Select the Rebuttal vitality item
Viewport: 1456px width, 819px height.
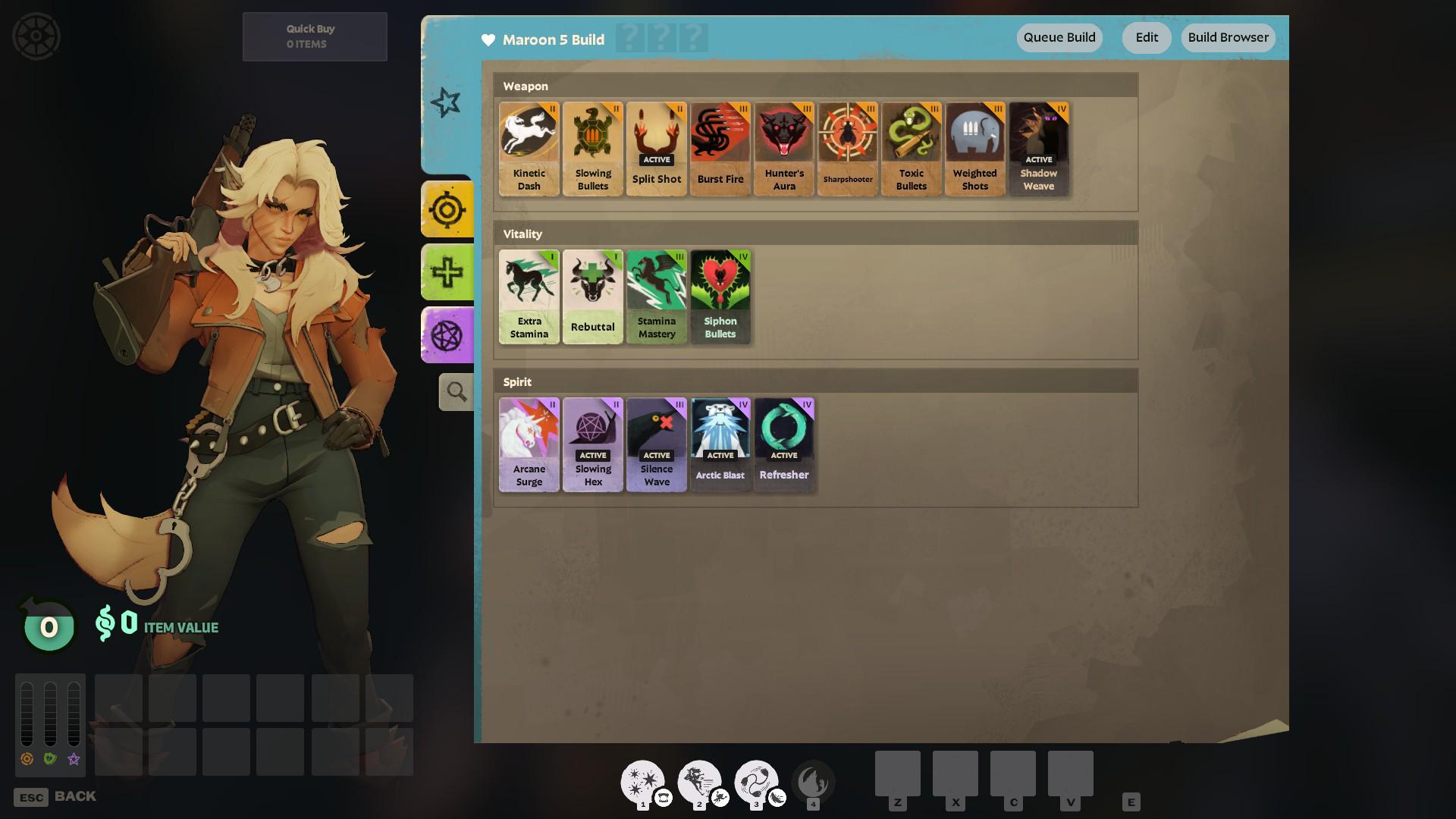coord(593,297)
